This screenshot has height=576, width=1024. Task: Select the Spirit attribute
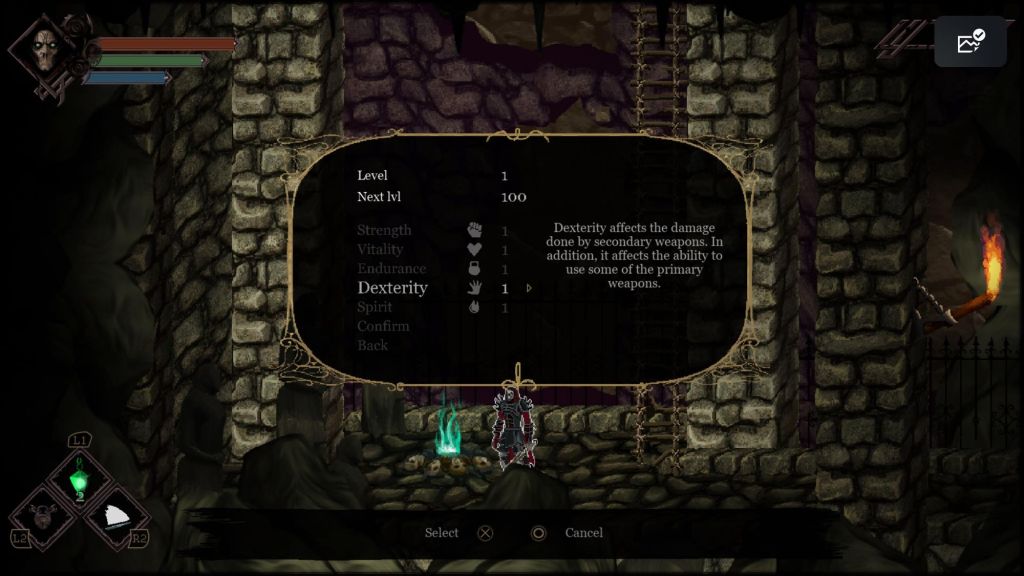coord(374,307)
